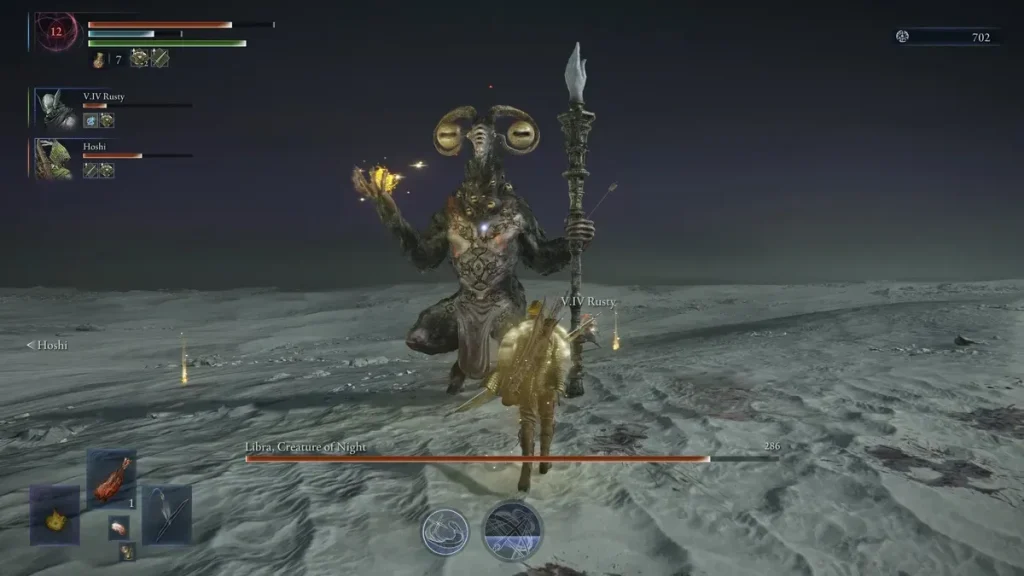Screen dimensions: 1024x576
Task: Click the rune currency icon beside 702
Action: coord(903,37)
